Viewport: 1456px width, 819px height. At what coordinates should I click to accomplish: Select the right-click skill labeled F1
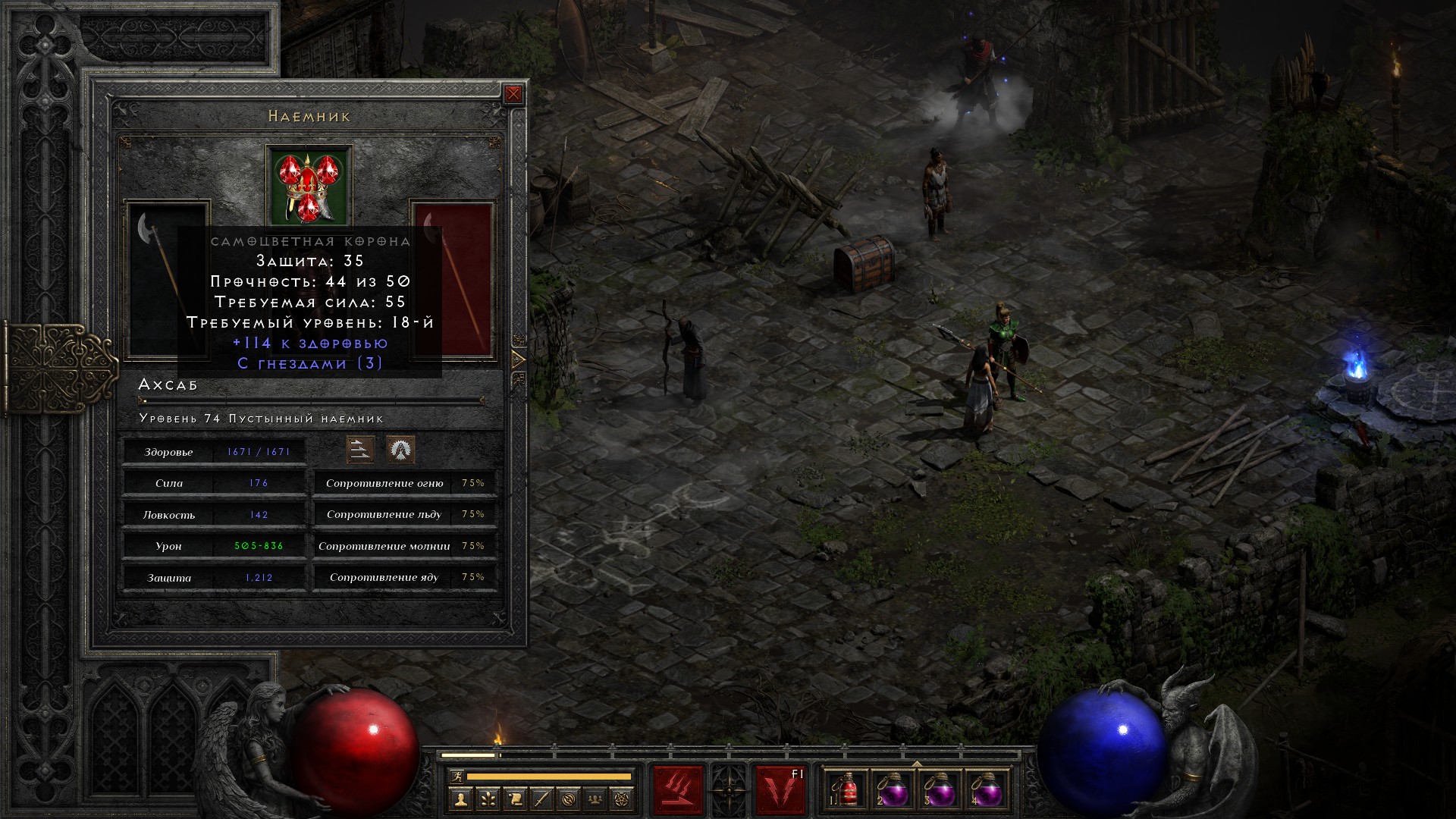coord(780,790)
